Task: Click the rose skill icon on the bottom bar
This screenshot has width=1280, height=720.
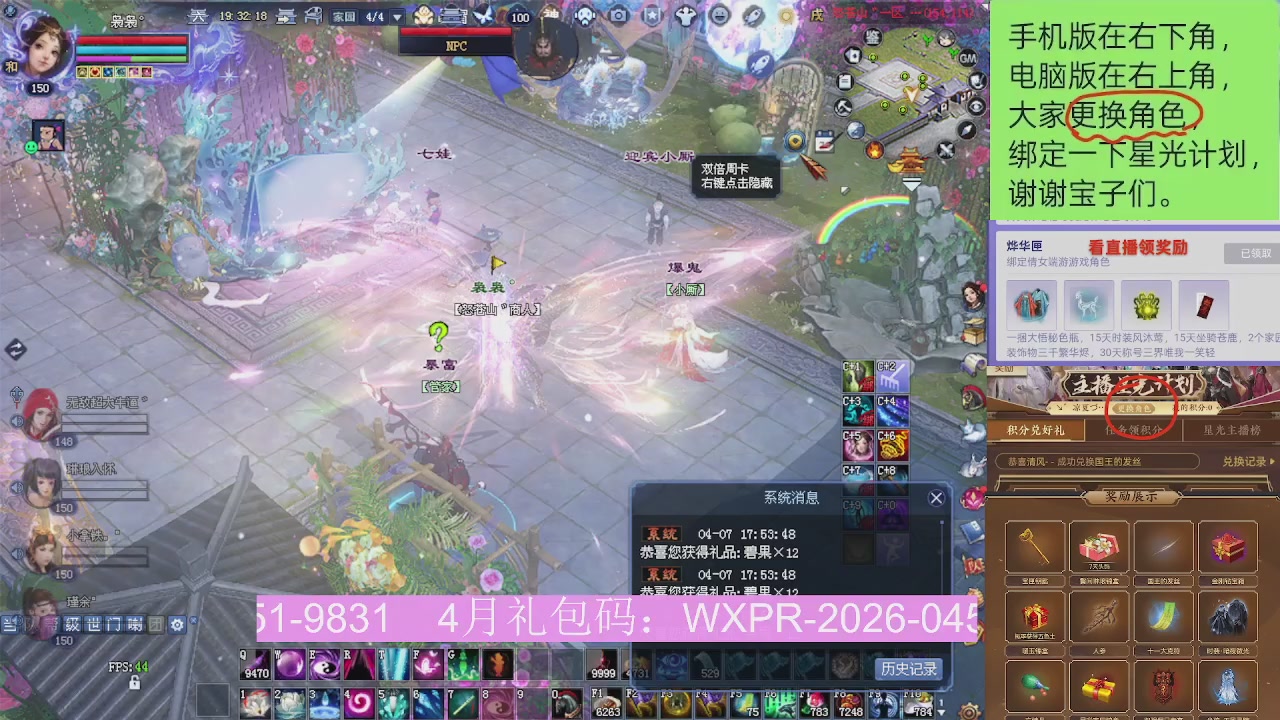Action: (x=255, y=704)
